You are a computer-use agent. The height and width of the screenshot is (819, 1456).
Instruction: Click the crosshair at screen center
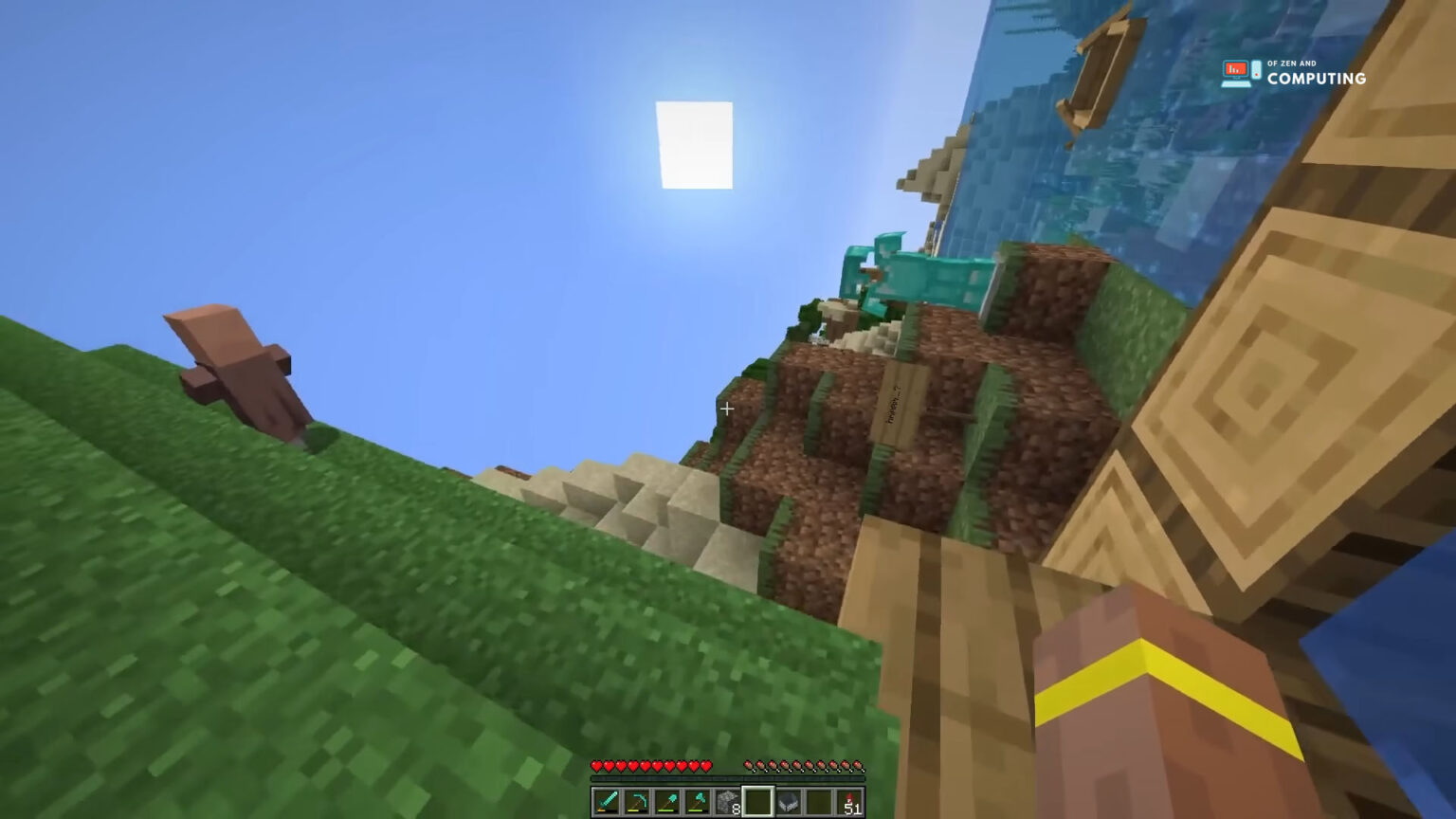[728, 409]
